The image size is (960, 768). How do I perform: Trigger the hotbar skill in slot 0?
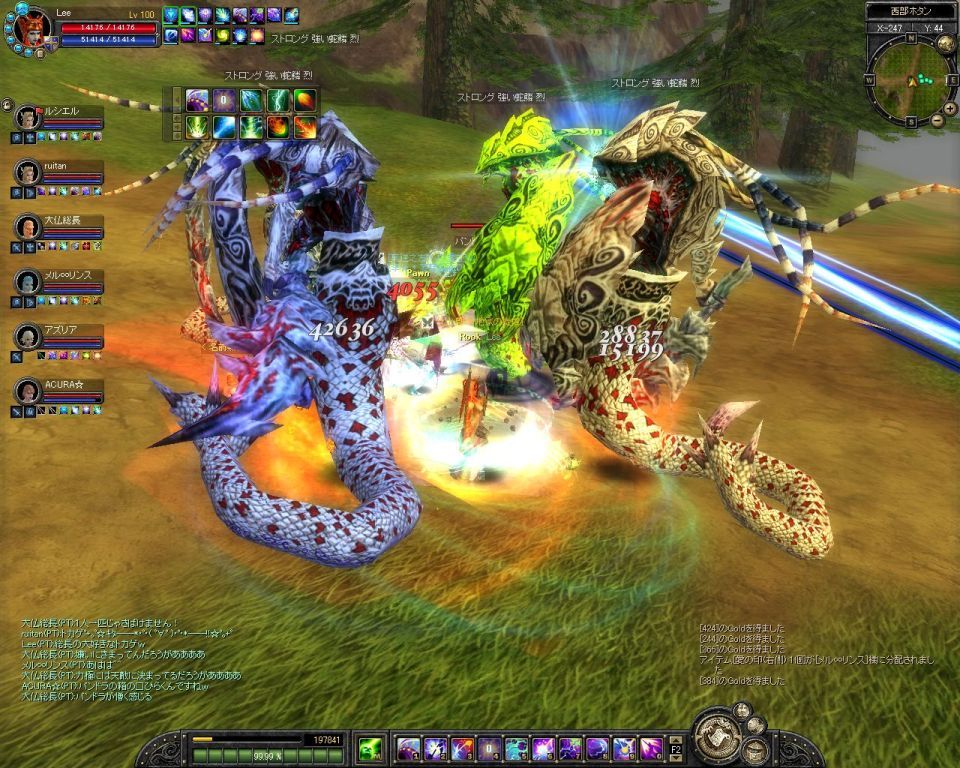tap(652, 747)
